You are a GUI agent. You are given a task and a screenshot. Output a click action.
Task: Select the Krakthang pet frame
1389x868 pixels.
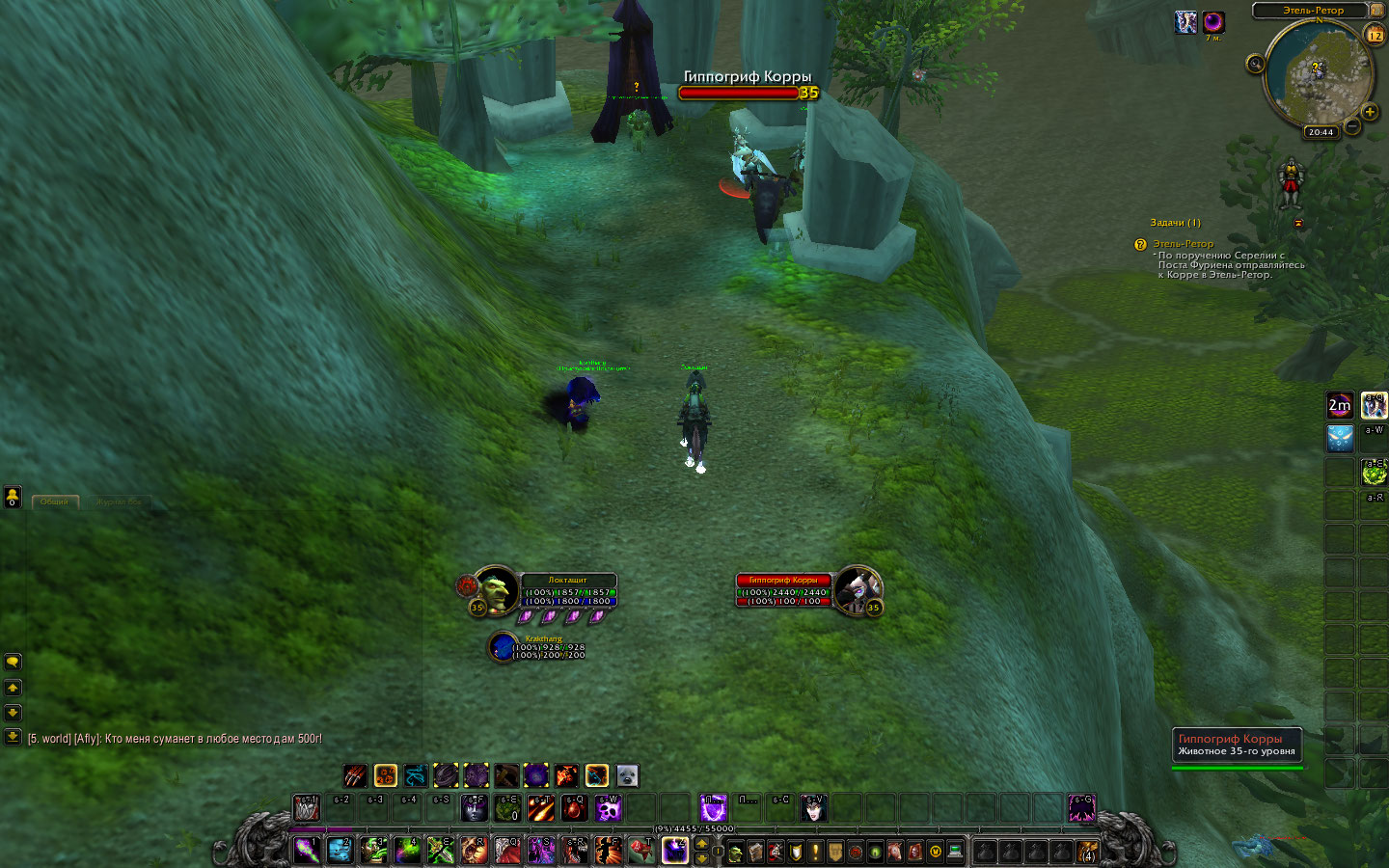coord(503,646)
